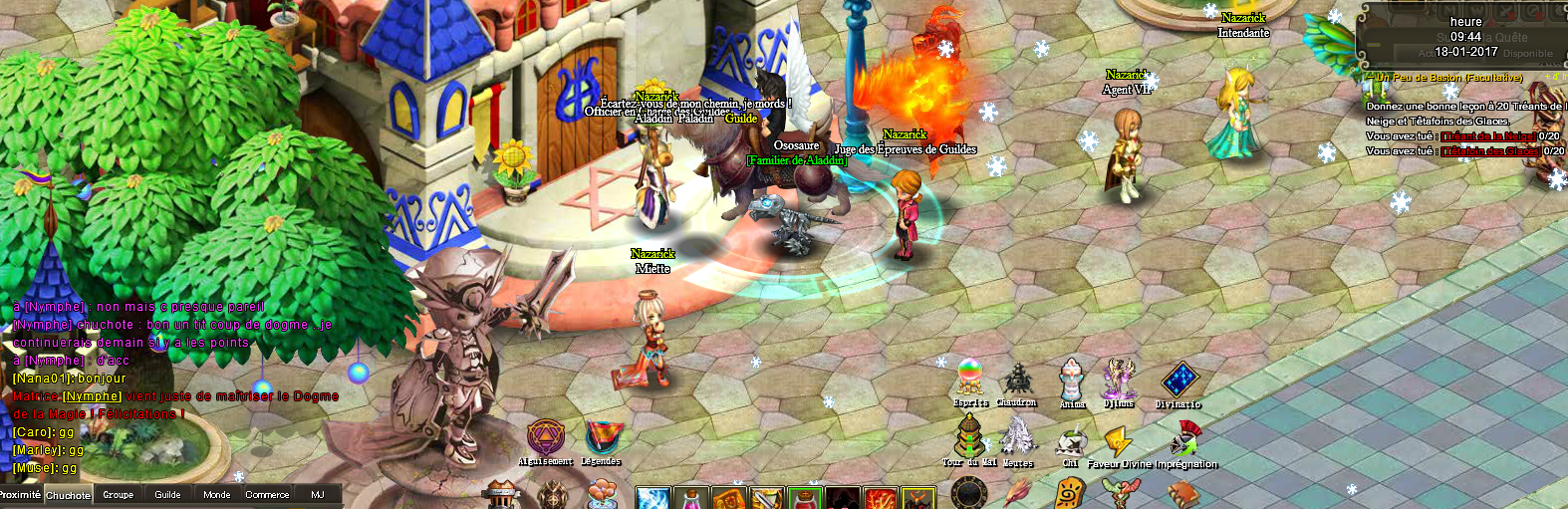Open the Divination blue card icon
This screenshot has height=509, width=1568.
click(x=1178, y=381)
